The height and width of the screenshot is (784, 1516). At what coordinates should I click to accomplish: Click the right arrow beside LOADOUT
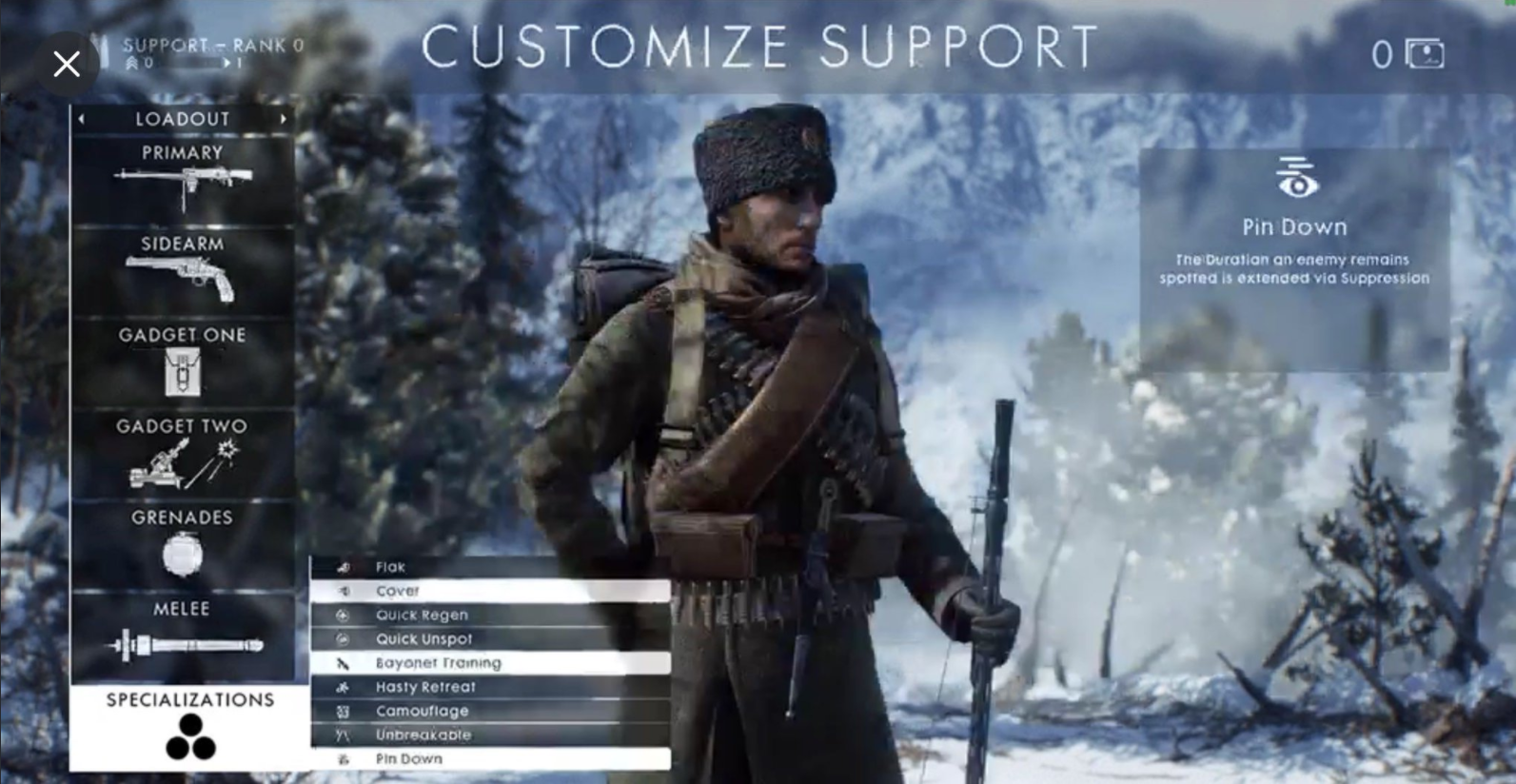pyautogui.click(x=283, y=118)
